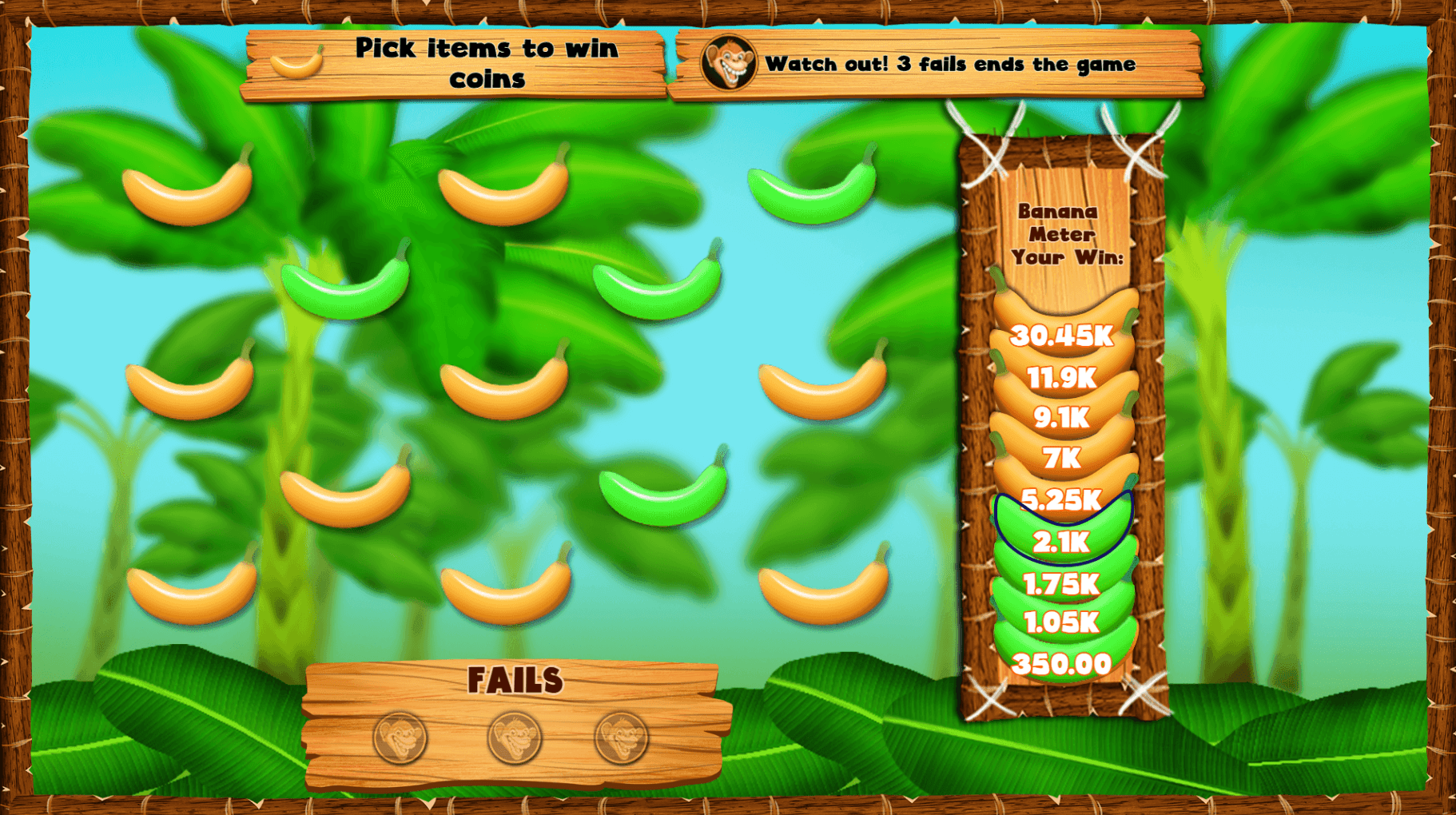Image resolution: width=1456 pixels, height=815 pixels.
Task: Click the Banana Meter panel title
Action: [x=1056, y=233]
